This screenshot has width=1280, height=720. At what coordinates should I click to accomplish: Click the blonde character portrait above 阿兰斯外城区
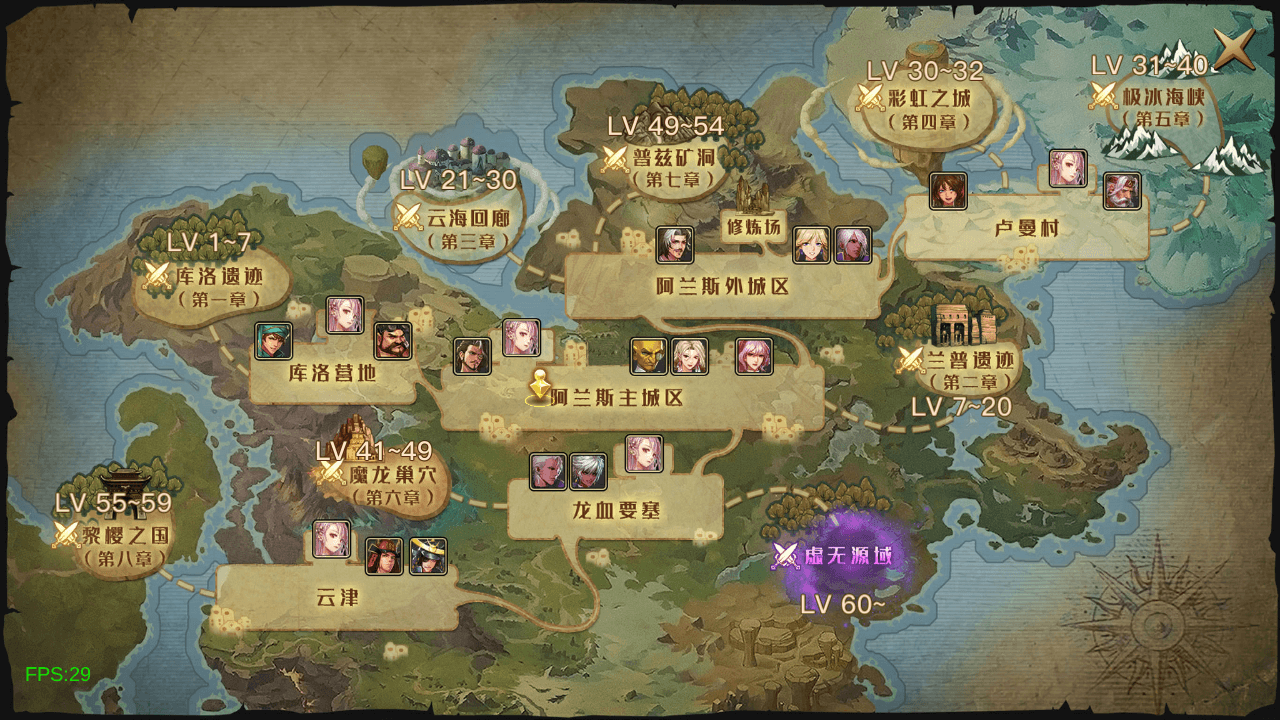pos(809,245)
